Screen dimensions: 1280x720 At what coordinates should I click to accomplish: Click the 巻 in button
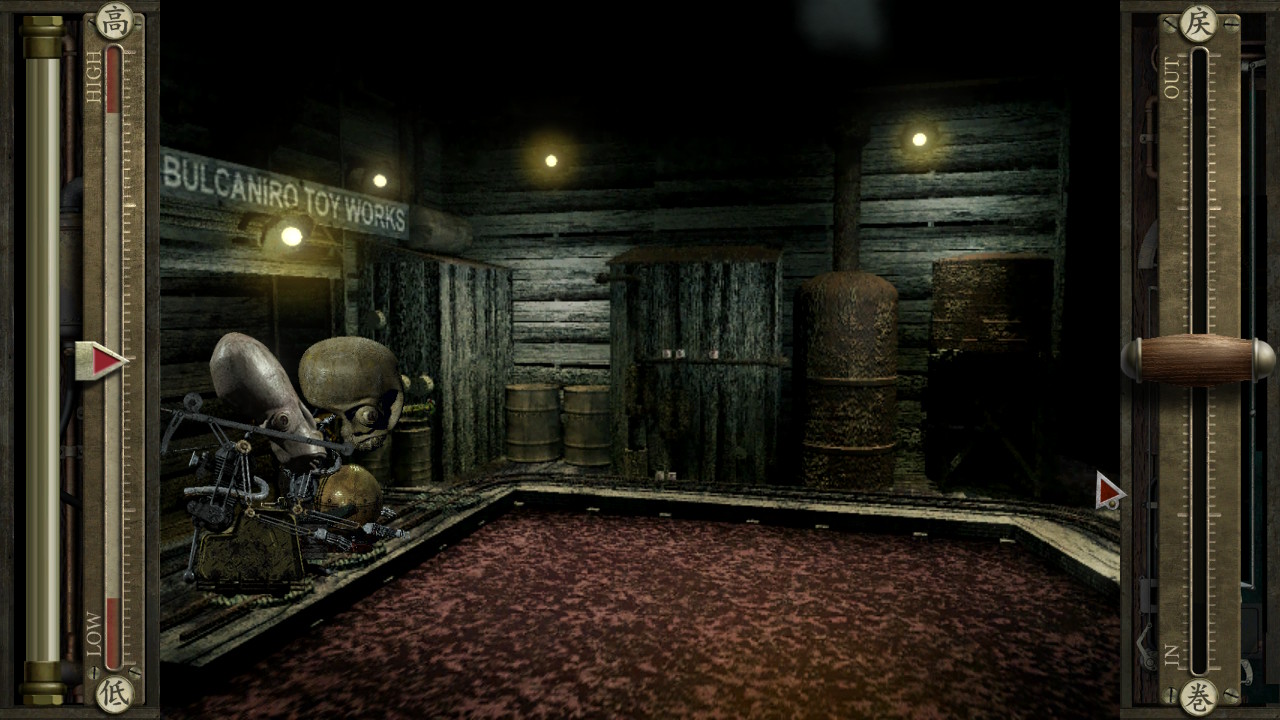click(x=1198, y=696)
